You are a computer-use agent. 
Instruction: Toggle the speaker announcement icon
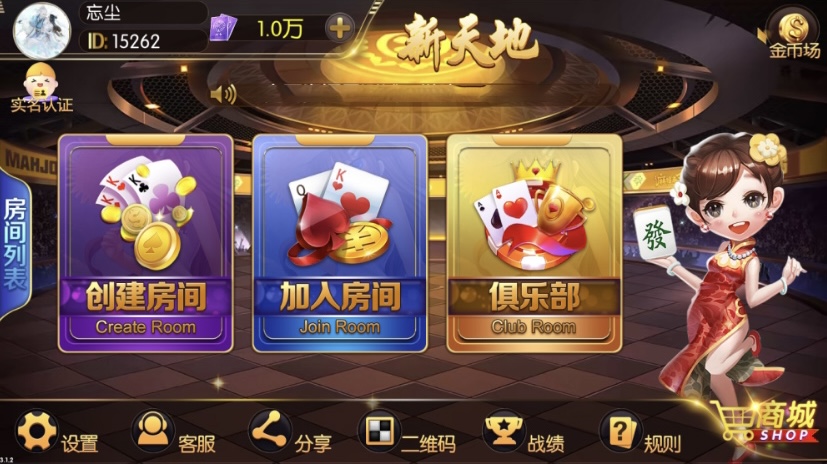click(223, 94)
